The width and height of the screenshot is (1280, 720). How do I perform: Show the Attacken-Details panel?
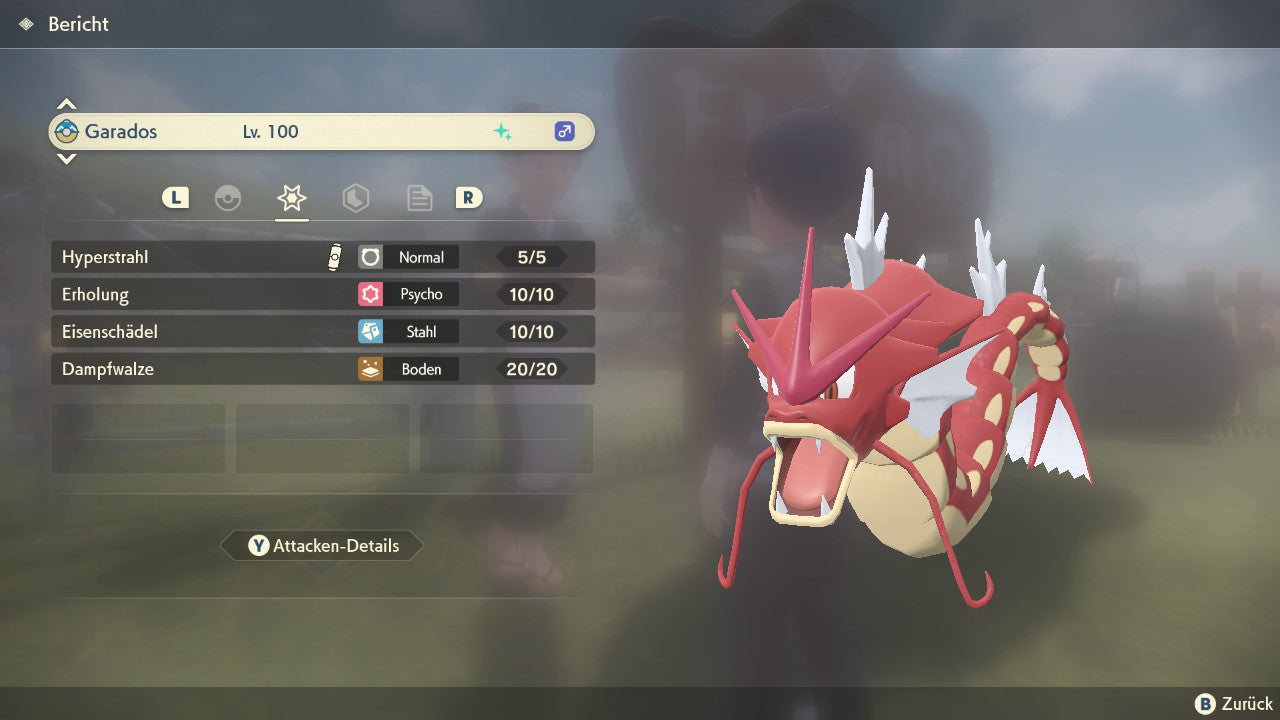tap(322, 546)
